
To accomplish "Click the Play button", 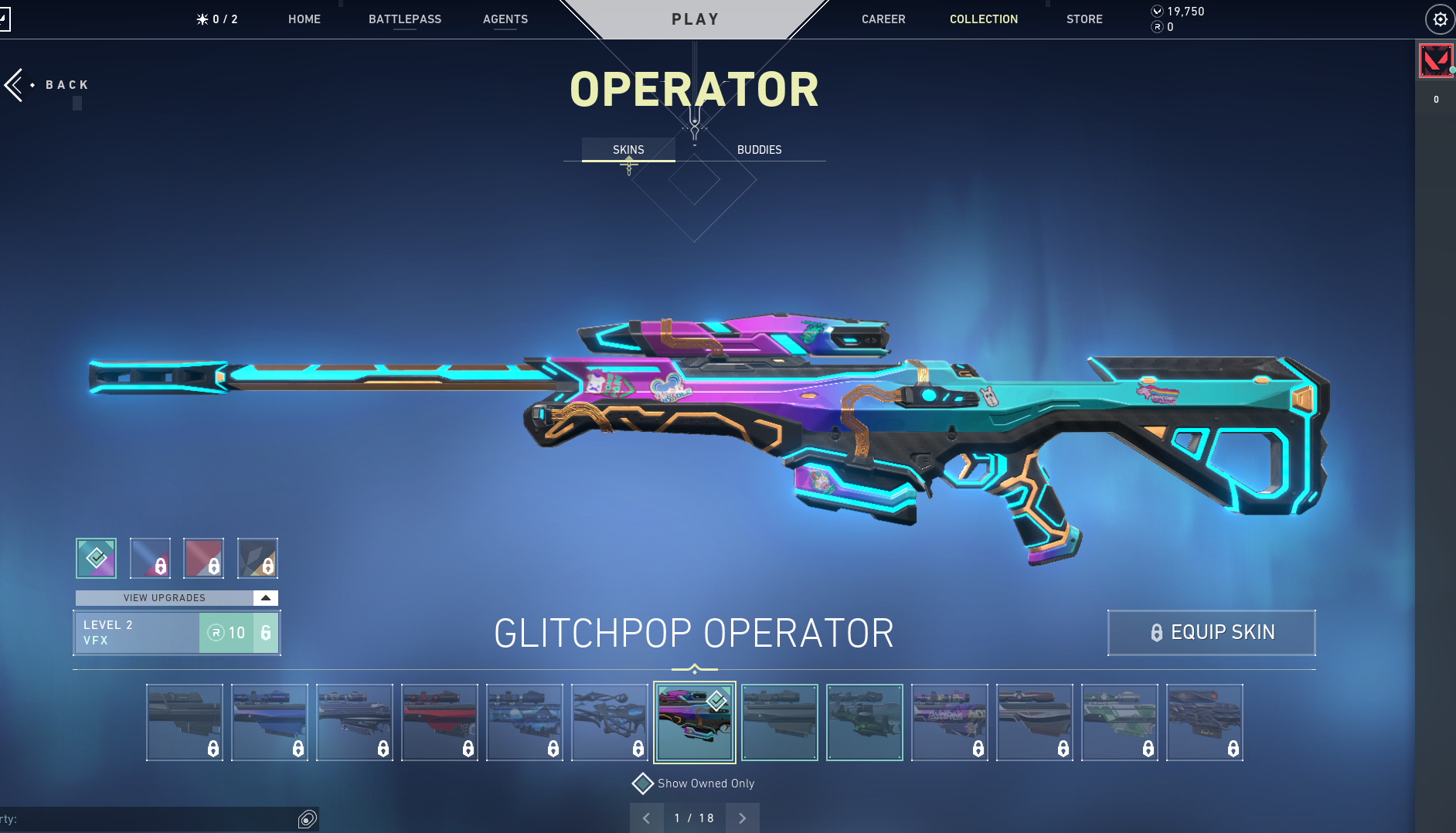I will [x=695, y=19].
